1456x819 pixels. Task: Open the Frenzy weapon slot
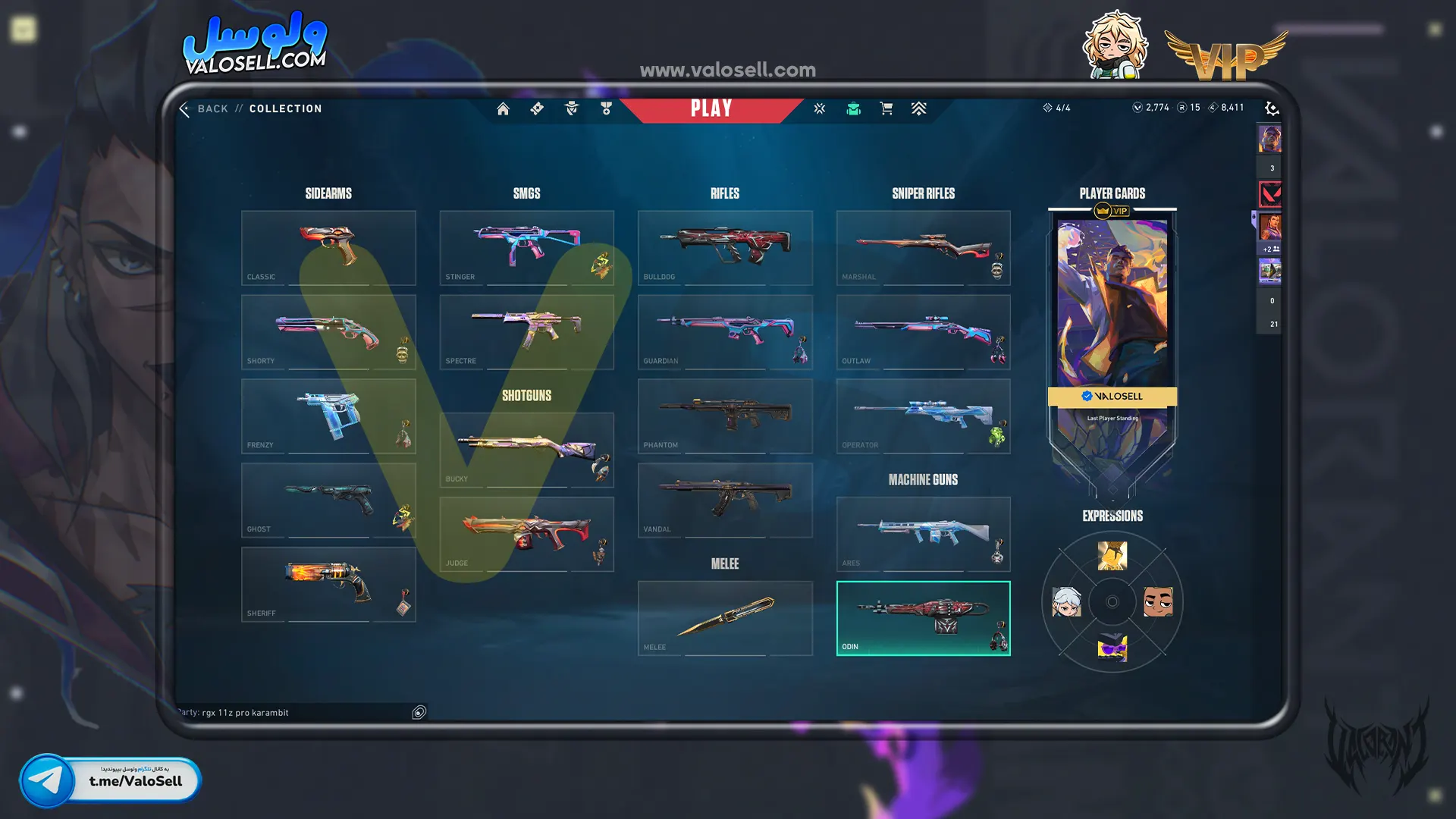tap(328, 416)
